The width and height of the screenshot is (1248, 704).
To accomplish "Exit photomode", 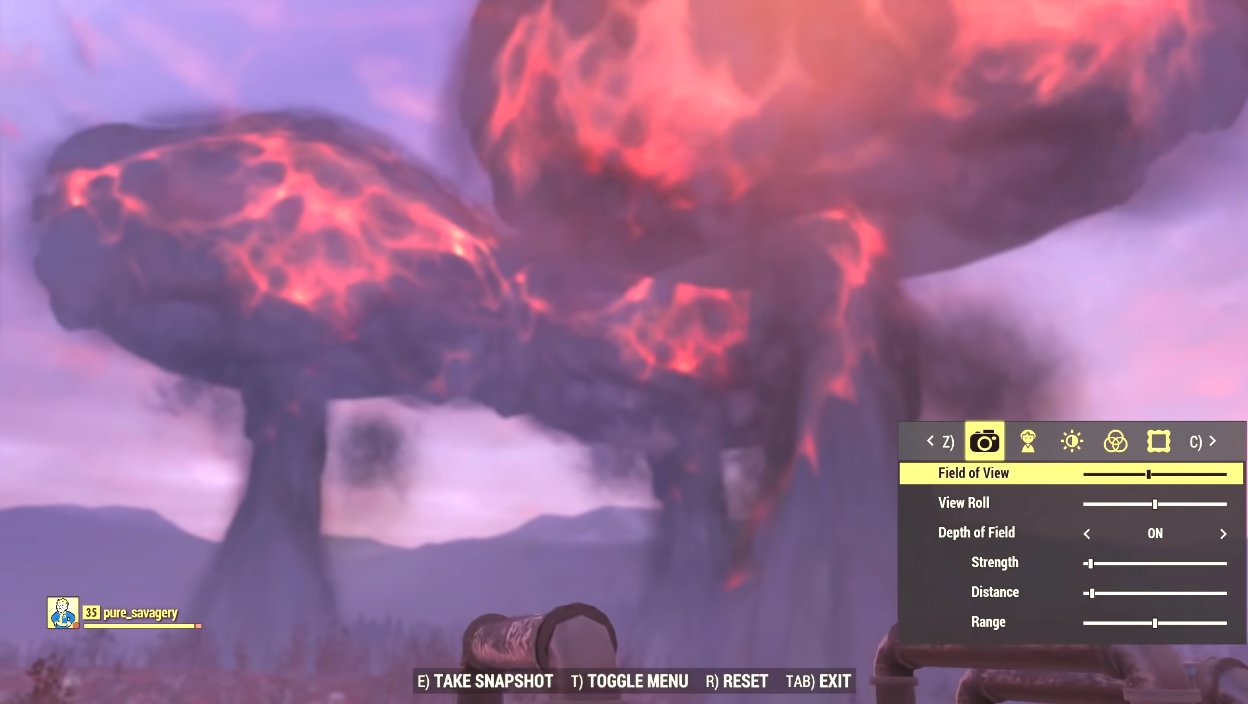I will coord(819,682).
